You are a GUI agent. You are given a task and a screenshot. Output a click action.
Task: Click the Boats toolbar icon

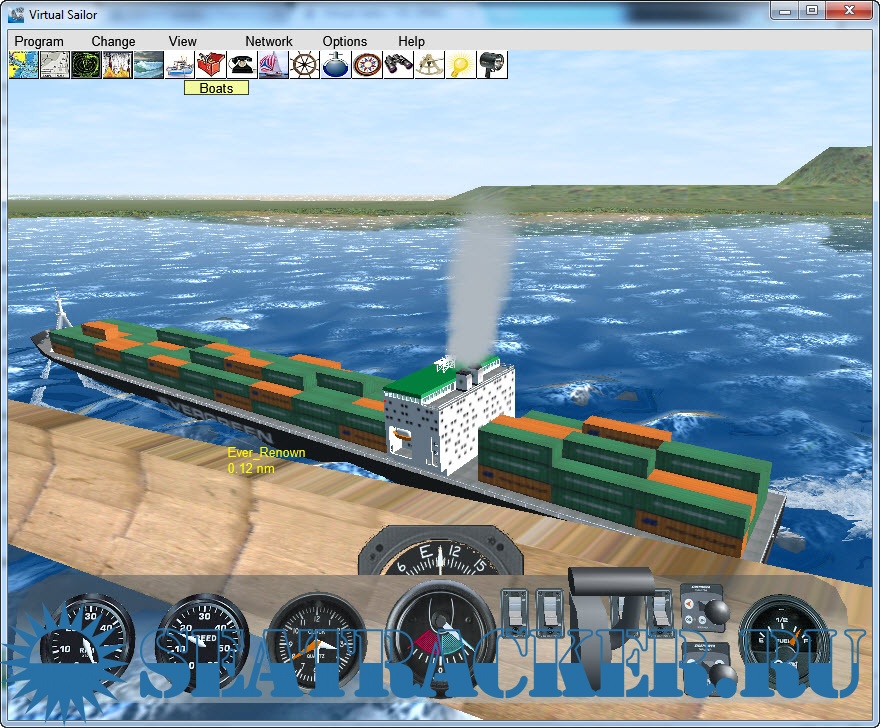180,65
